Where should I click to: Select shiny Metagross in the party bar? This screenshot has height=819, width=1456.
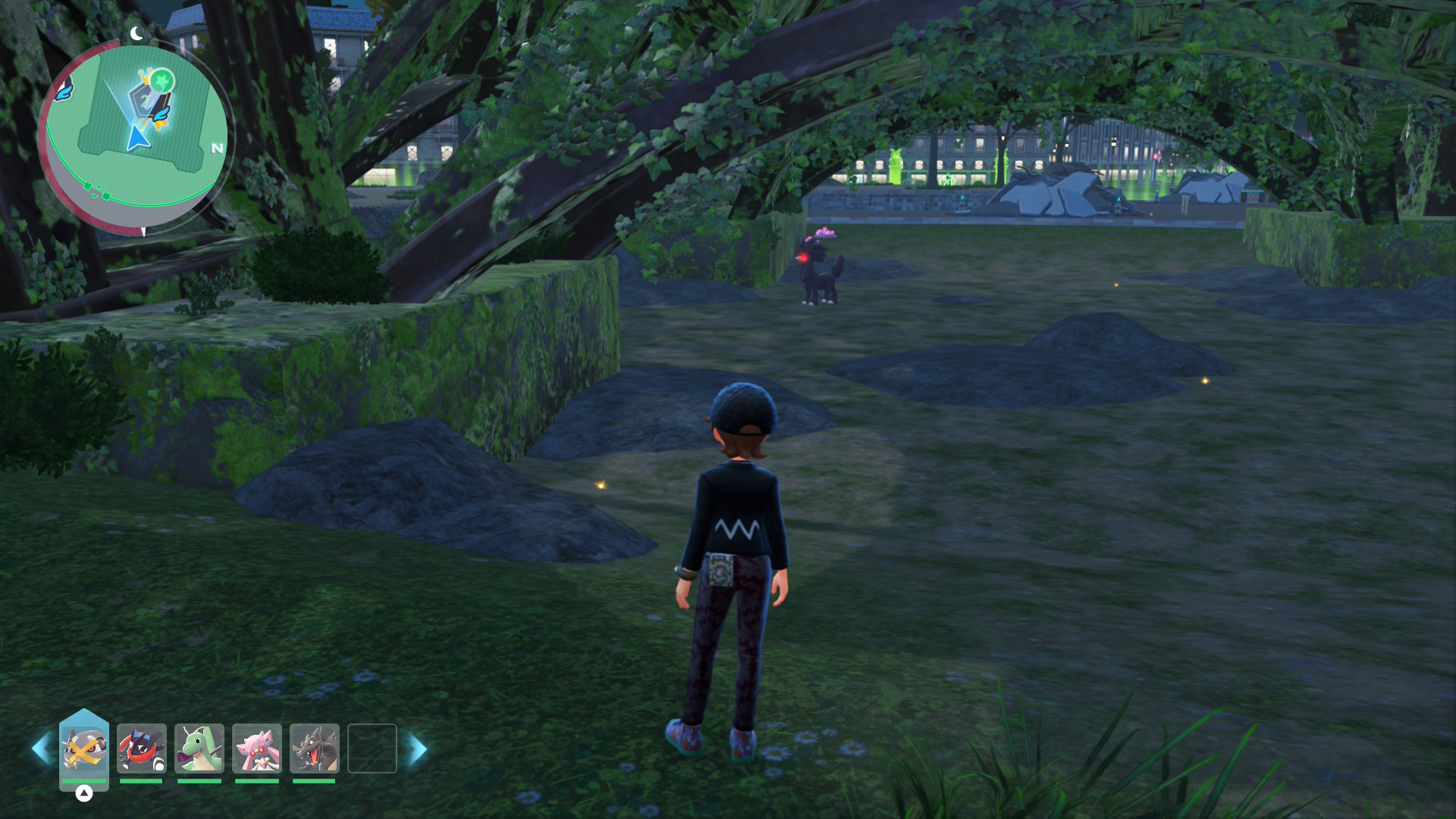coord(84,748)
